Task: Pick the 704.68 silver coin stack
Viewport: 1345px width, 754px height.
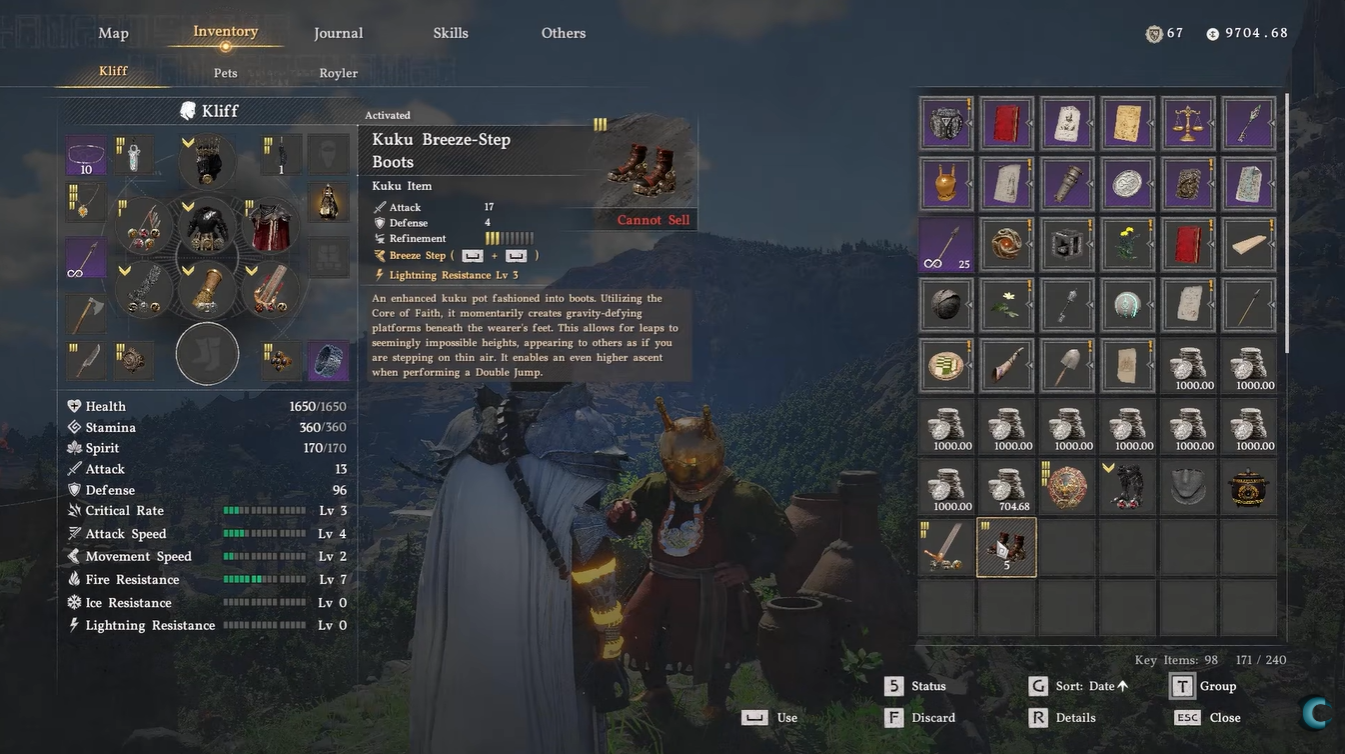Action: (1006, 487)
